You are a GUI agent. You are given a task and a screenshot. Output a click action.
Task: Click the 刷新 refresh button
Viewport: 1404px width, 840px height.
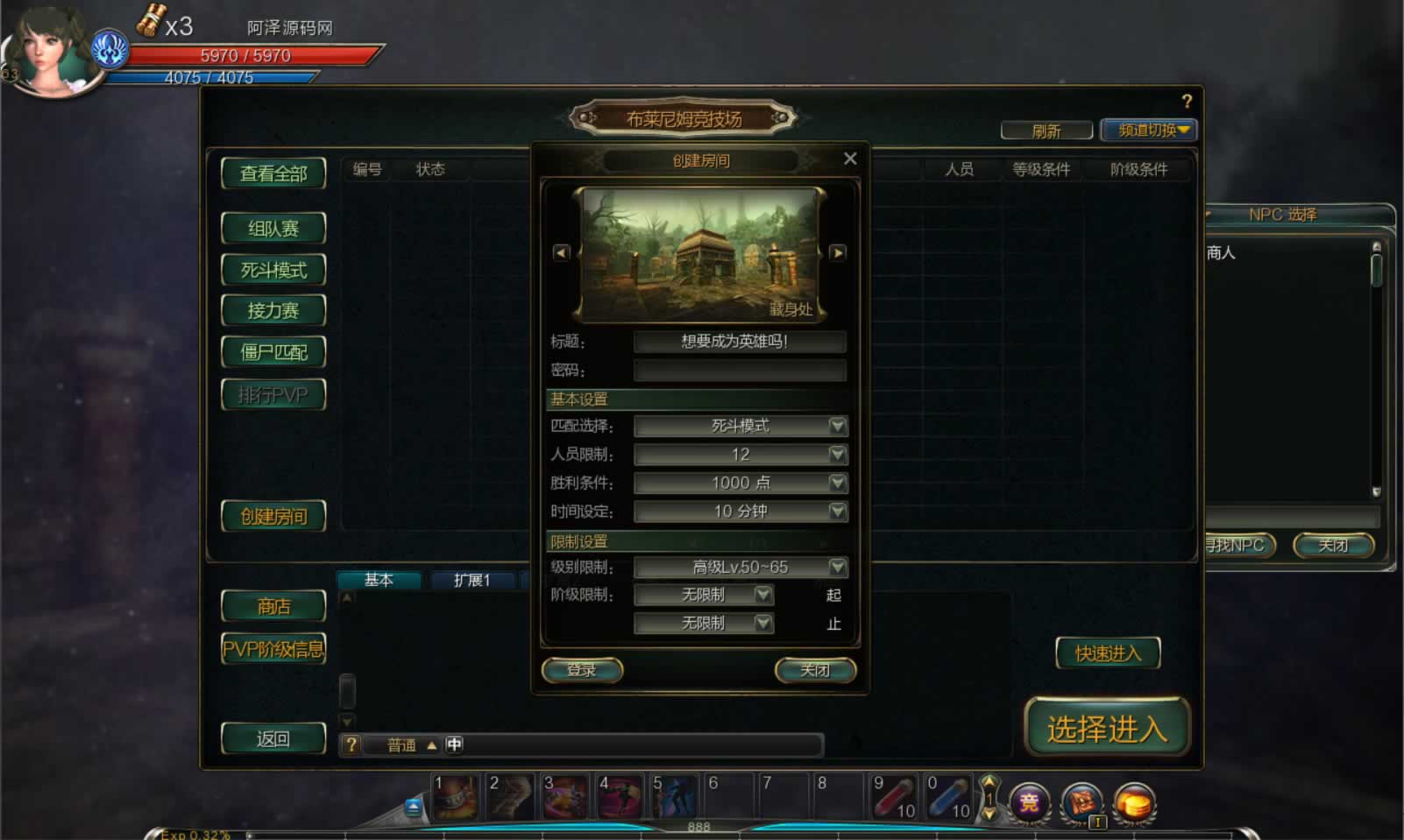pos(1046,131)
